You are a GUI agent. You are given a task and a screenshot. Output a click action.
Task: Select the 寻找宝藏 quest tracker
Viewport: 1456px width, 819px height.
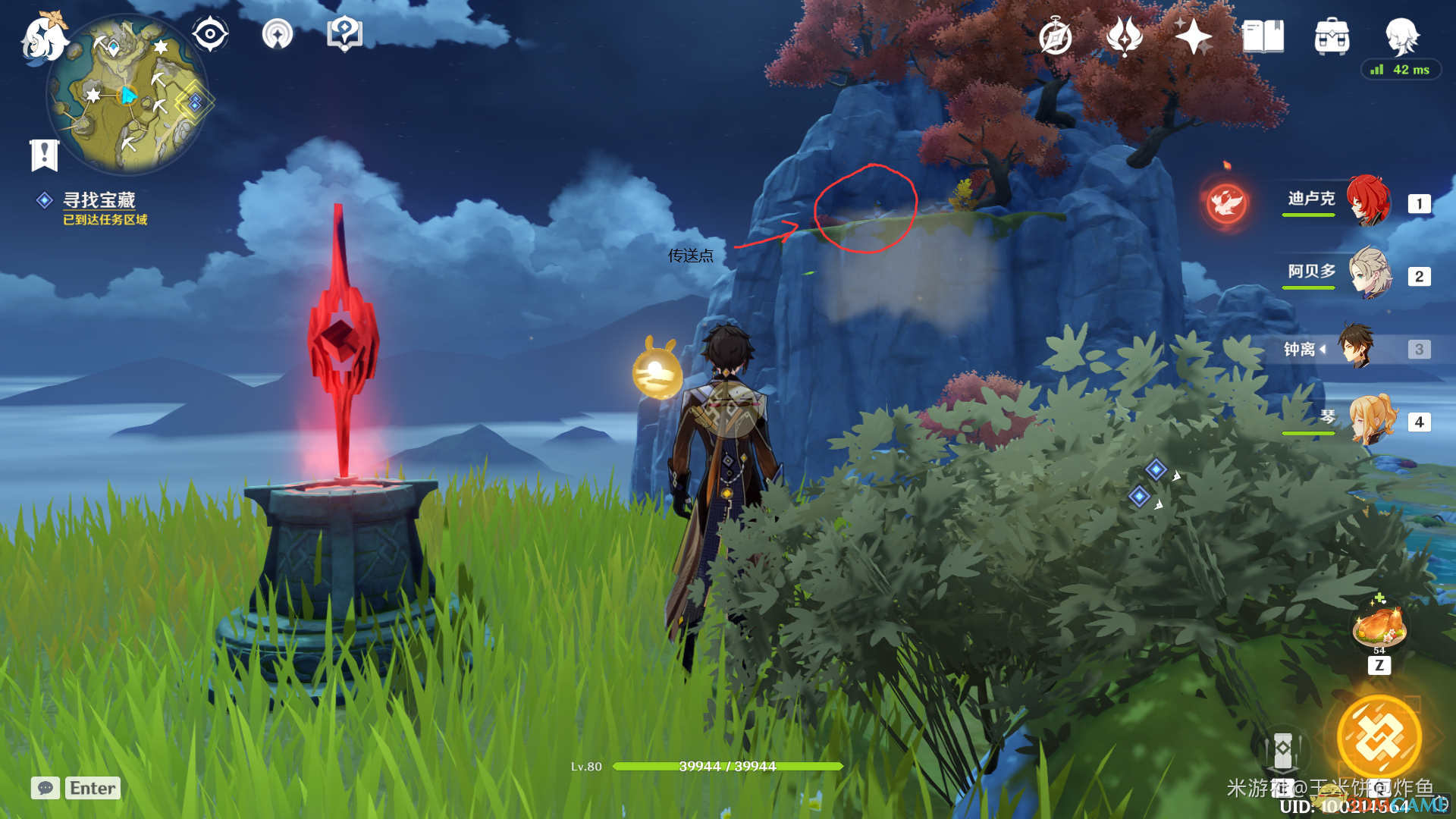(99, 200)
